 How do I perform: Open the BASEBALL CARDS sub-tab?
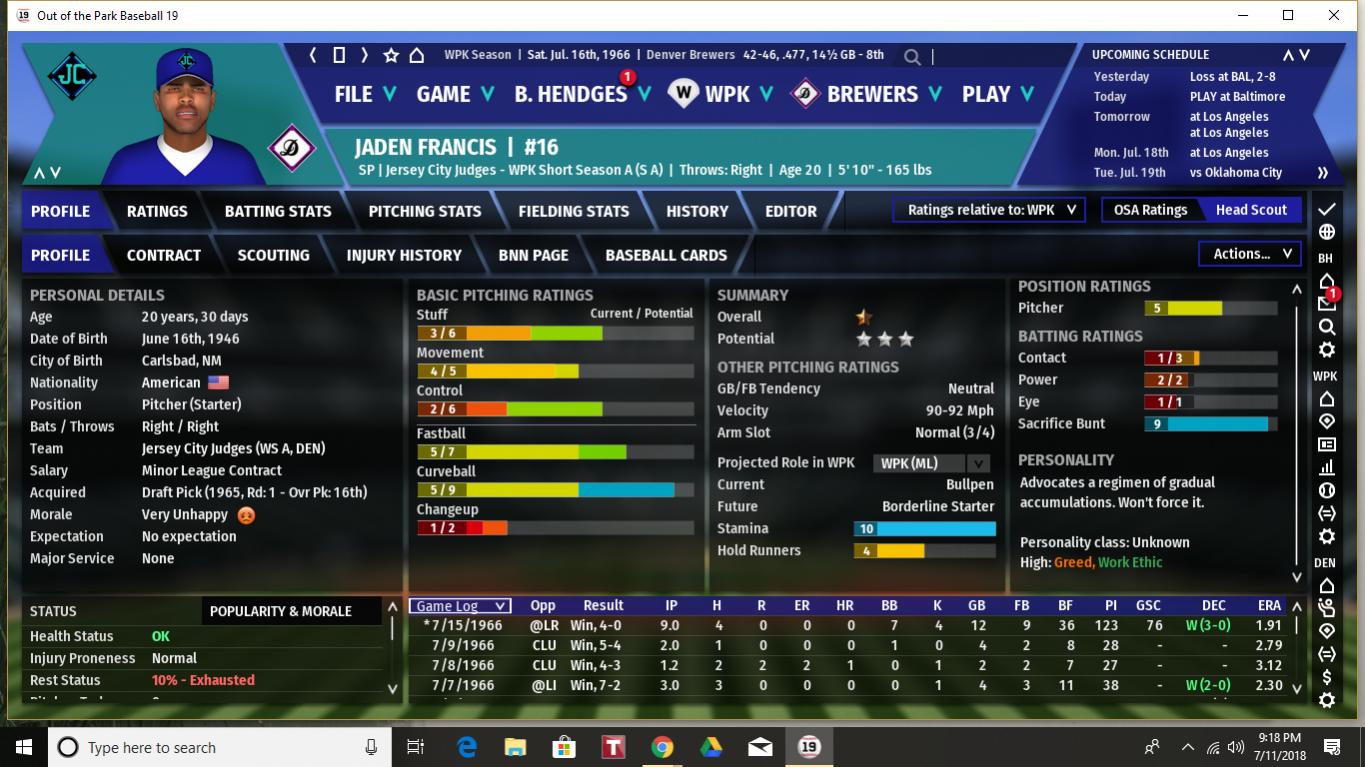point(666,255)
